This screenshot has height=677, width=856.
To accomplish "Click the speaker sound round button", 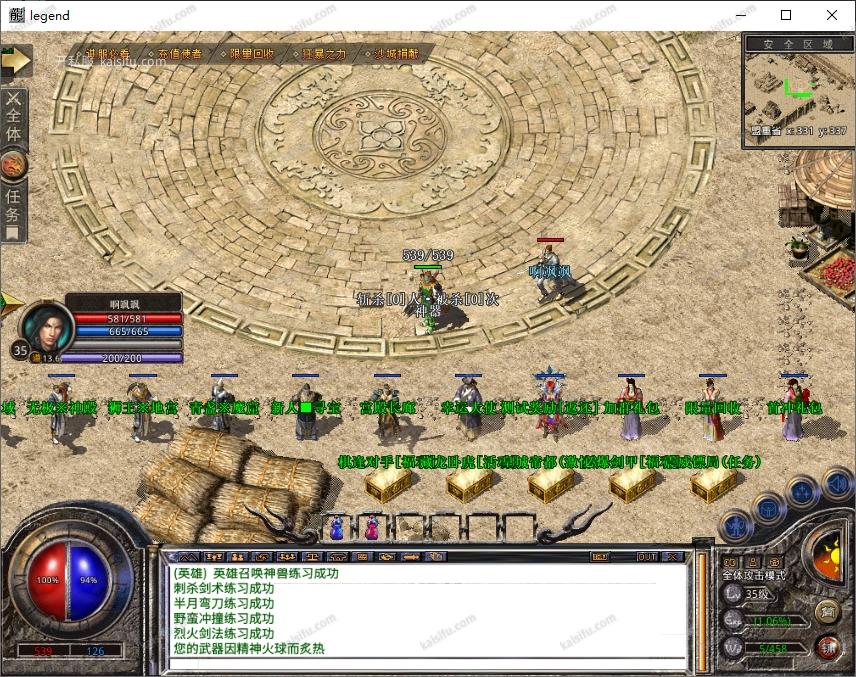I will [837, 487].
